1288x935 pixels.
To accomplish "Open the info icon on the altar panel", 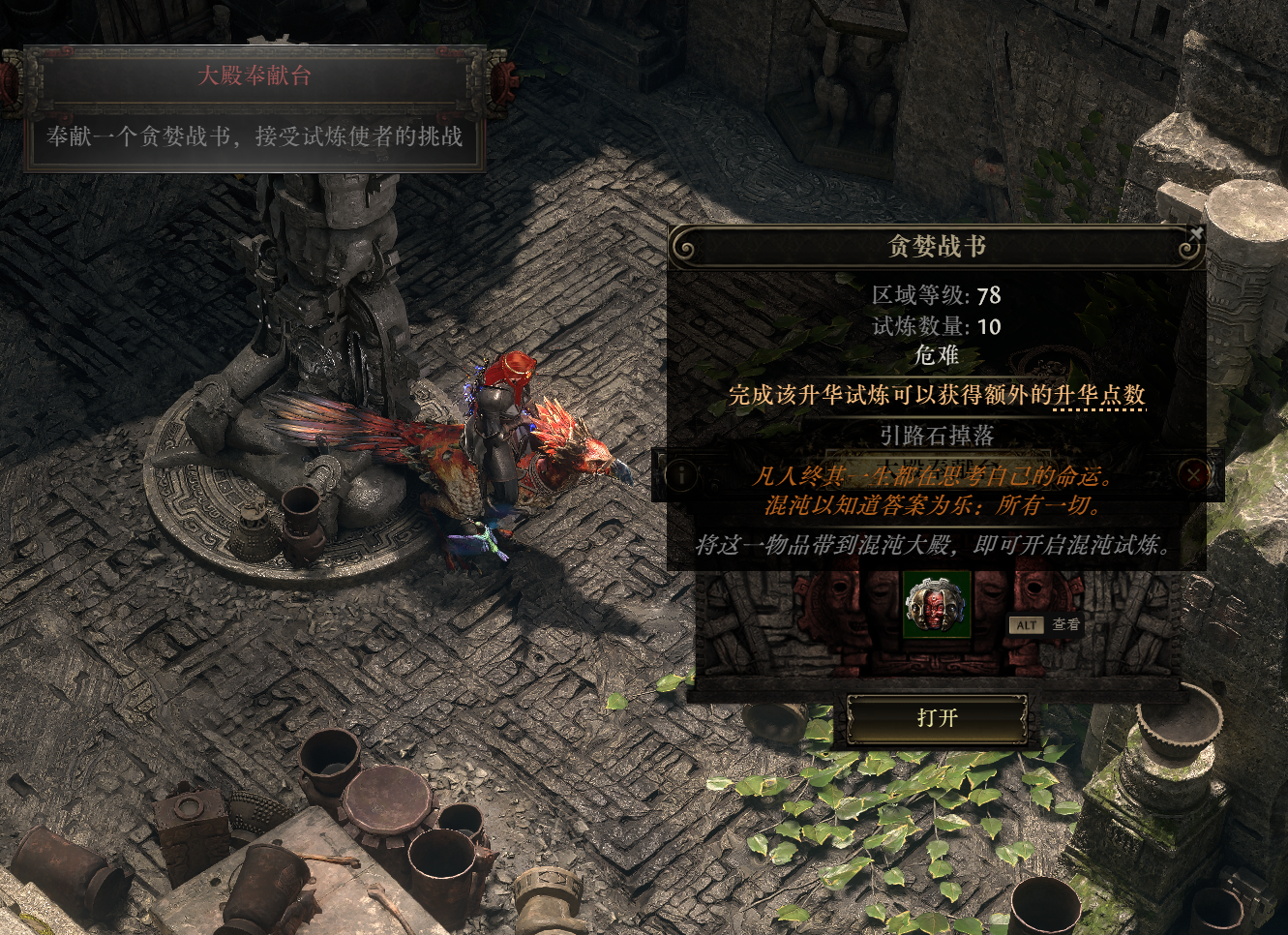I will pos(681,474).
